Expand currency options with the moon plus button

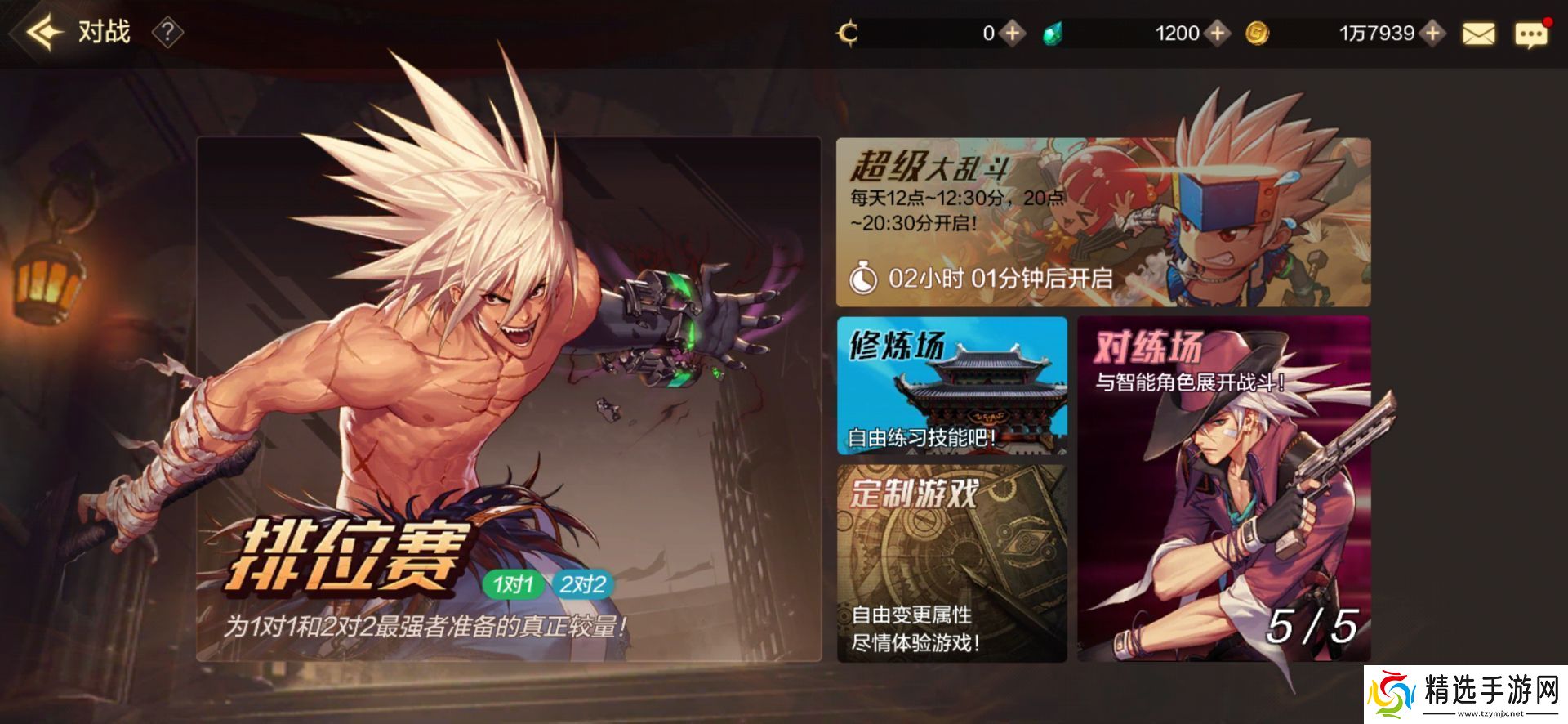(x=1013, y=34)
